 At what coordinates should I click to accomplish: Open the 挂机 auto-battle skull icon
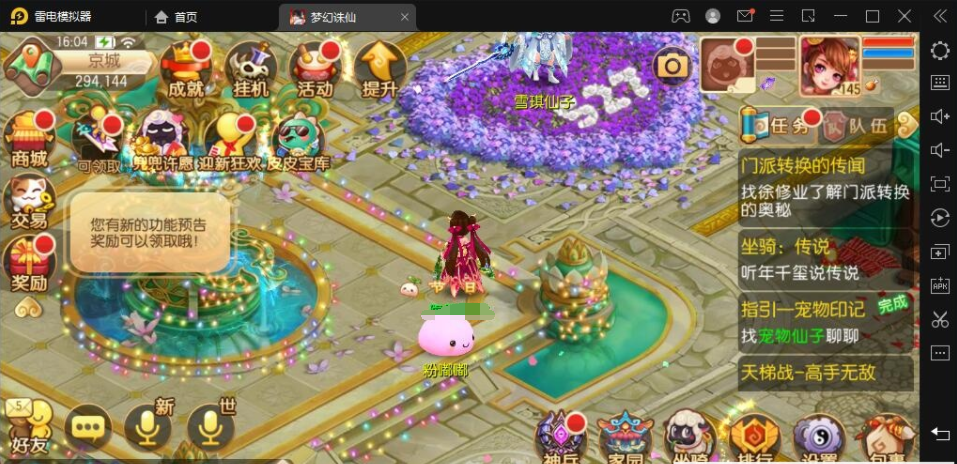[250, 68]
